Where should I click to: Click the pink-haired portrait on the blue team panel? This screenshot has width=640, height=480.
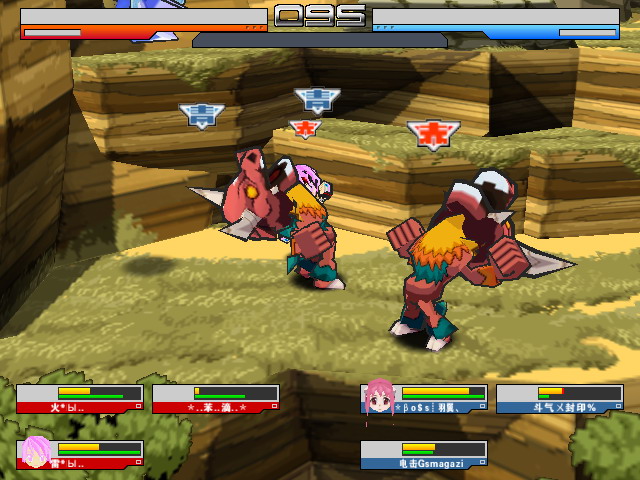click(x=378, y=397)
